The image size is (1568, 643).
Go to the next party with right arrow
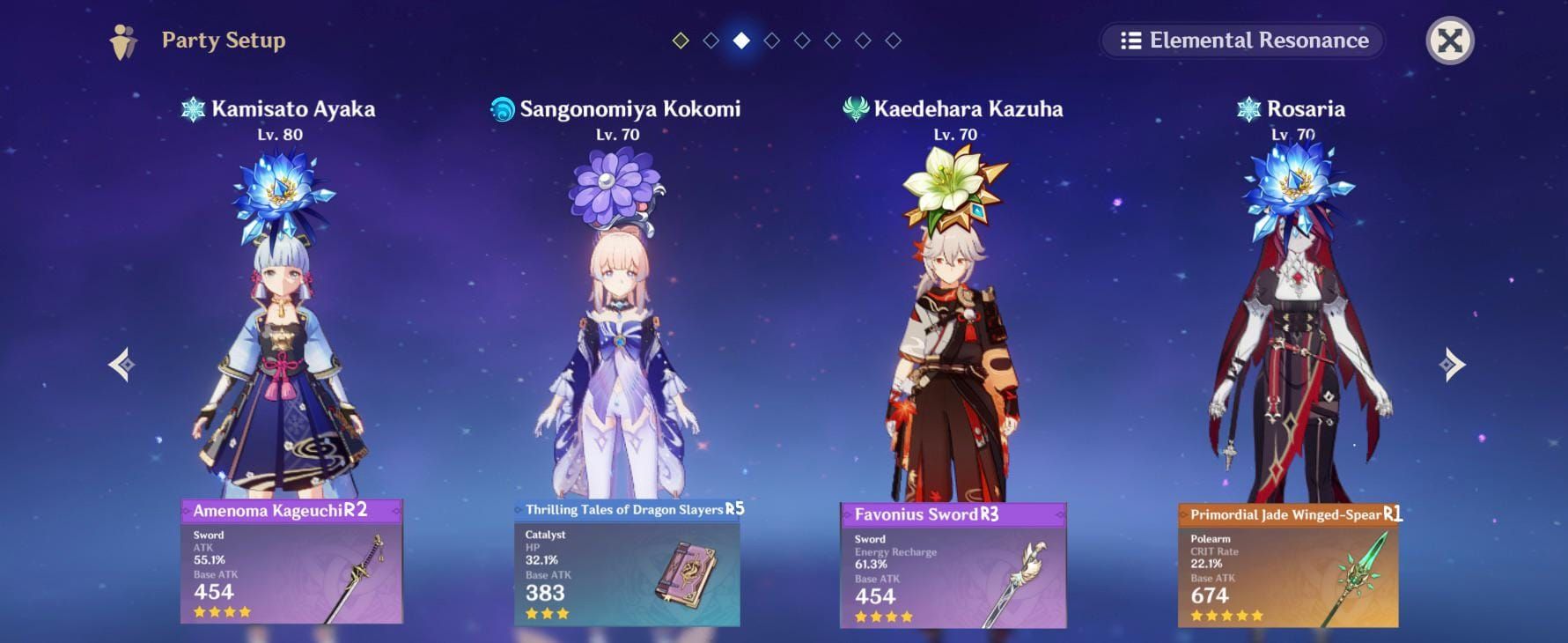(x=1452, y=365)
